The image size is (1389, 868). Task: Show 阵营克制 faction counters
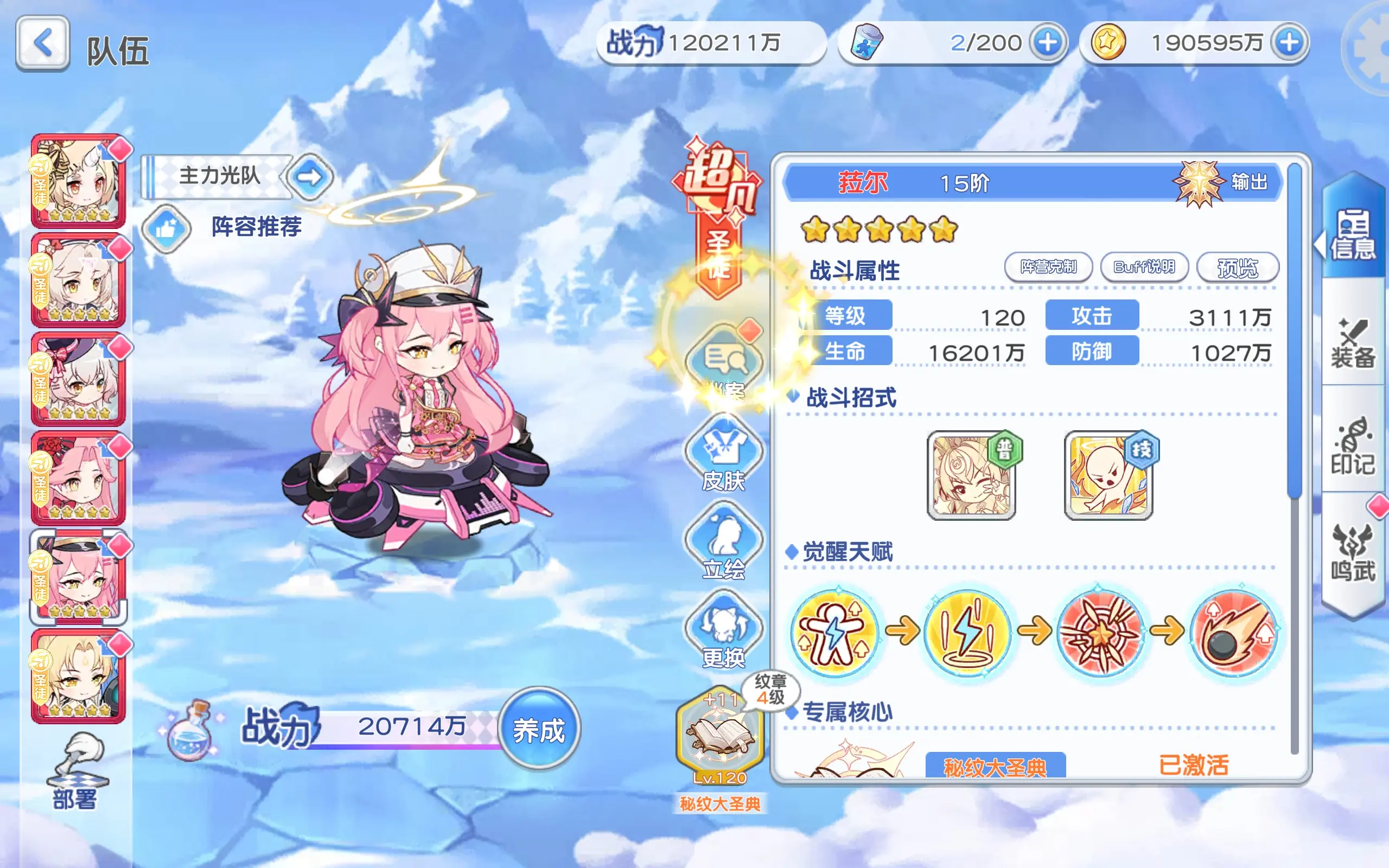1048,267
